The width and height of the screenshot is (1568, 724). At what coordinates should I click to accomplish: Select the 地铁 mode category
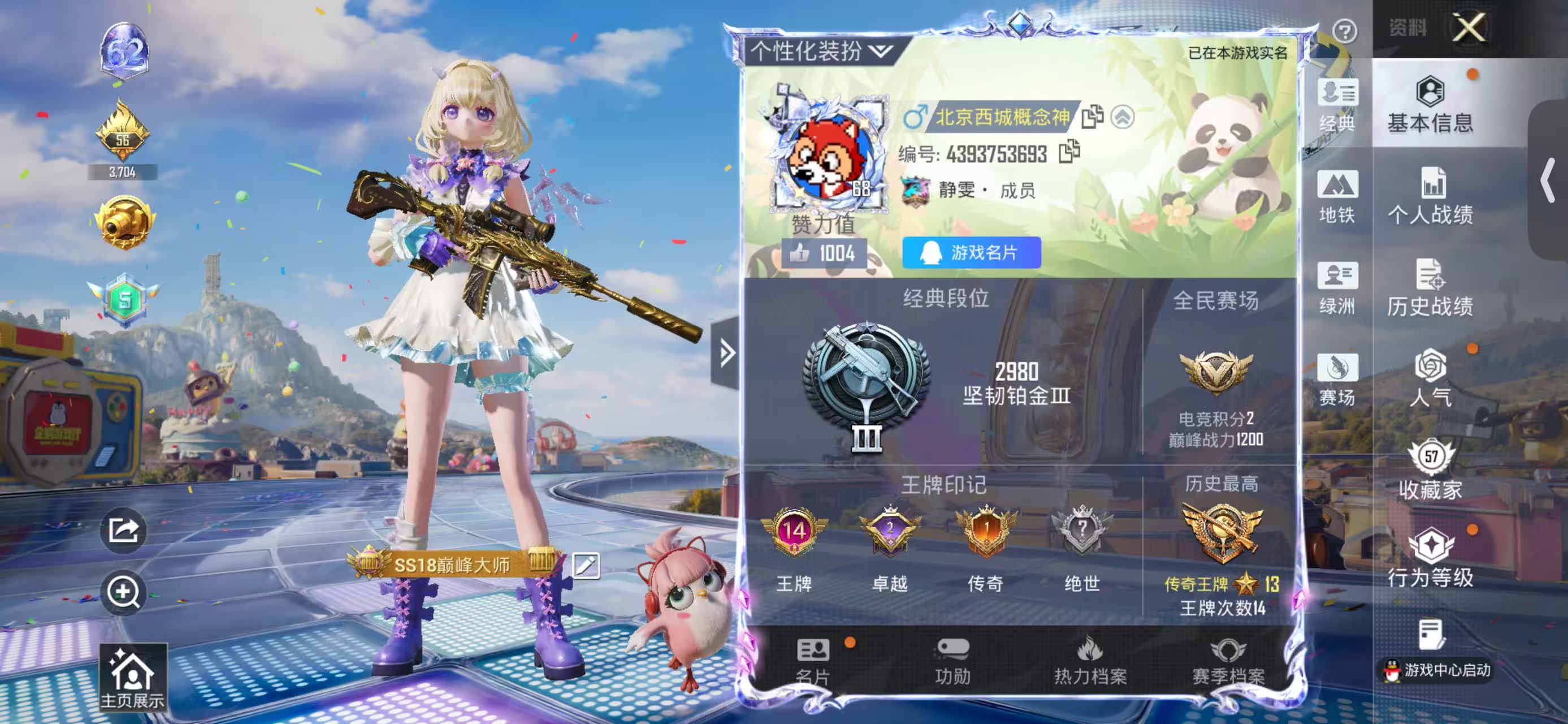click(1337, 196)
